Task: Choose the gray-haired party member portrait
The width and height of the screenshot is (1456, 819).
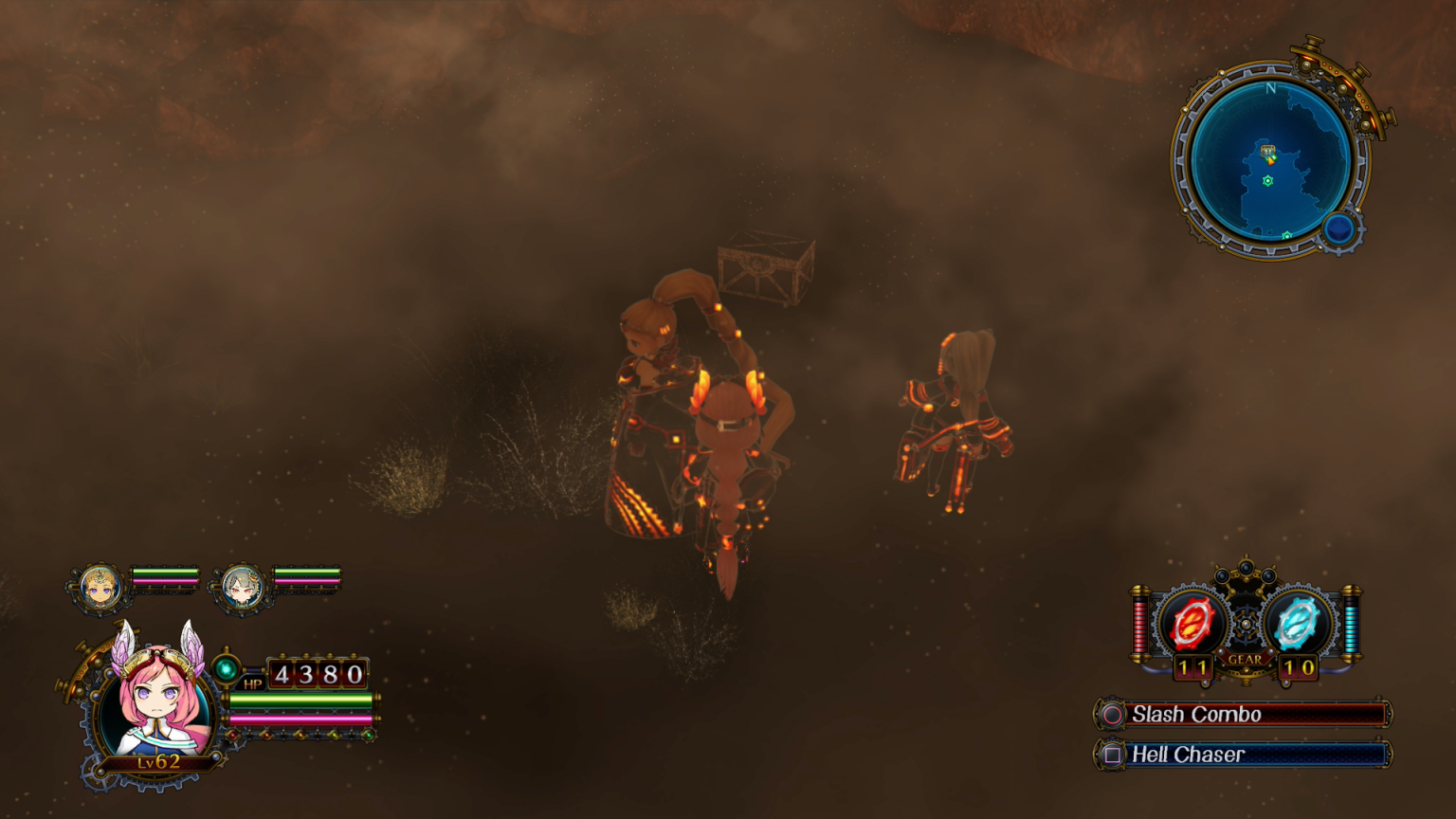Action: point(242,588)
